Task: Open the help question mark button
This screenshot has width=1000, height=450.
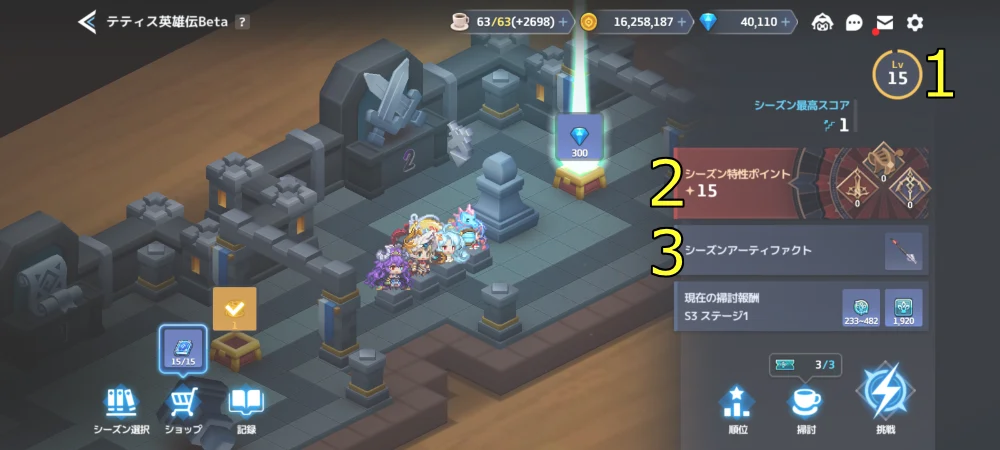Action: coord(243,22)
